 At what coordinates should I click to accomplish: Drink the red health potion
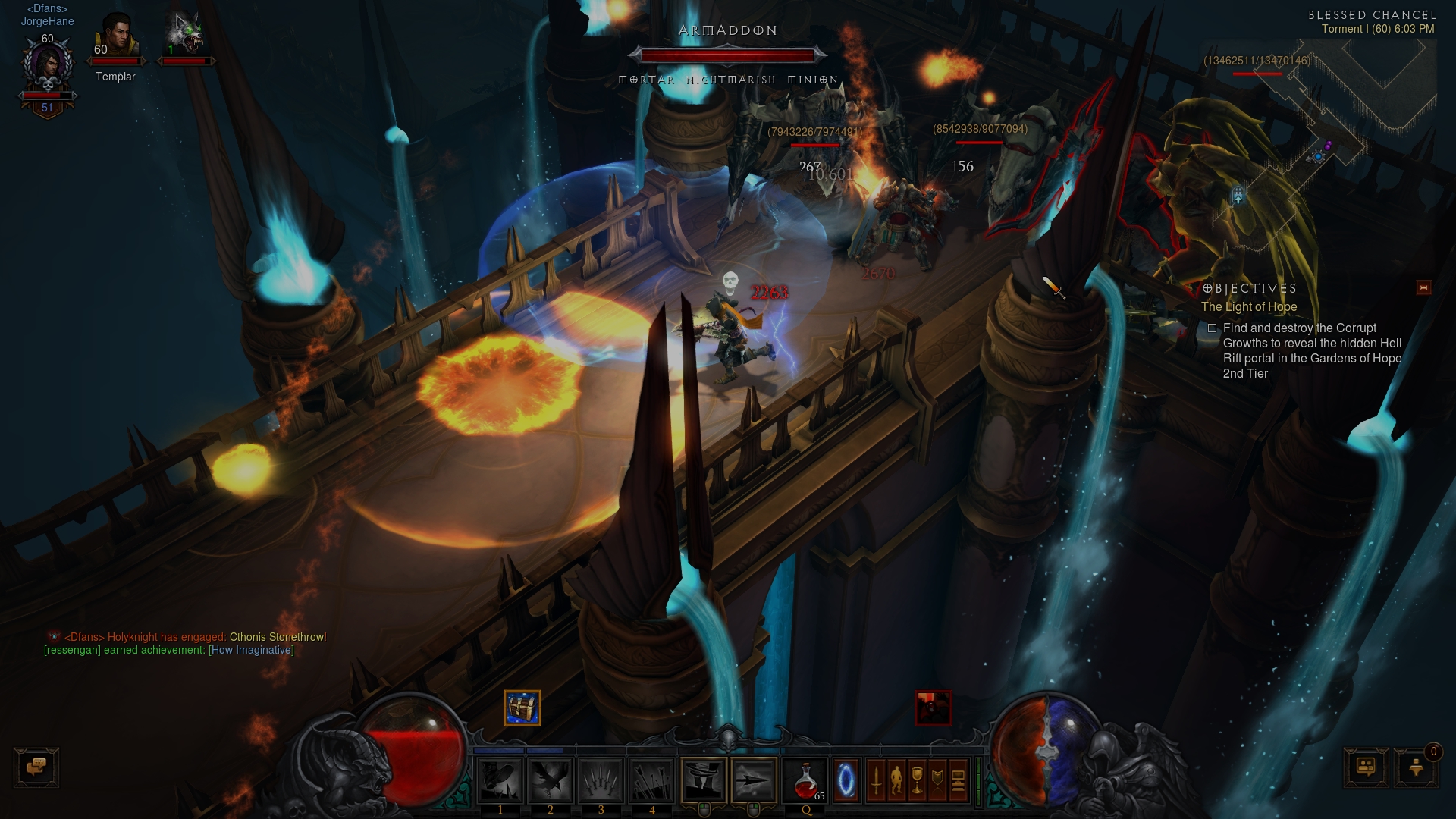806,780
